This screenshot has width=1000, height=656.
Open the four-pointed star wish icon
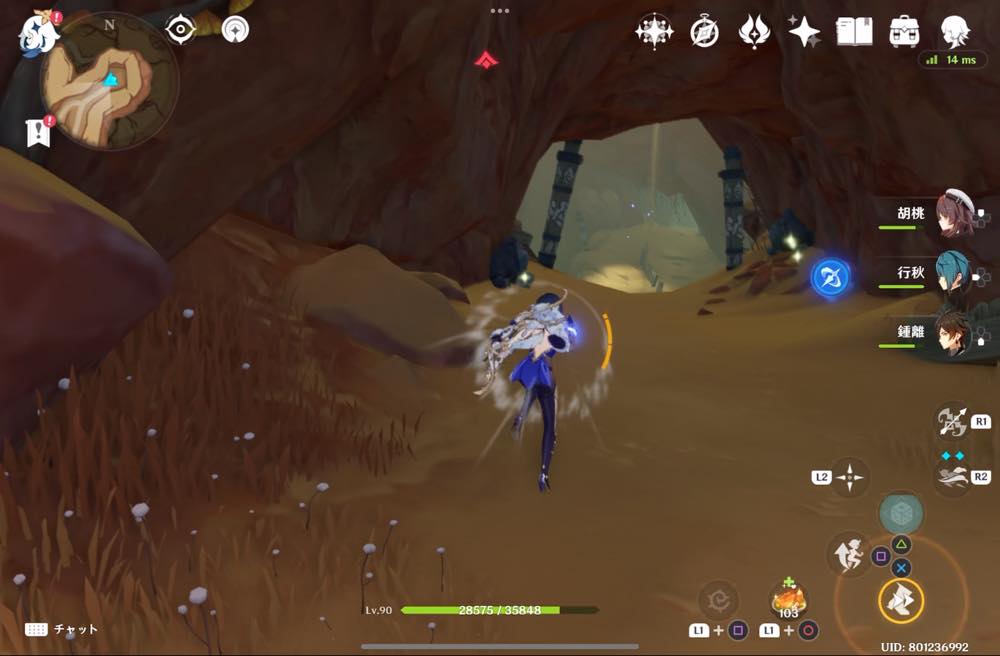804,32
